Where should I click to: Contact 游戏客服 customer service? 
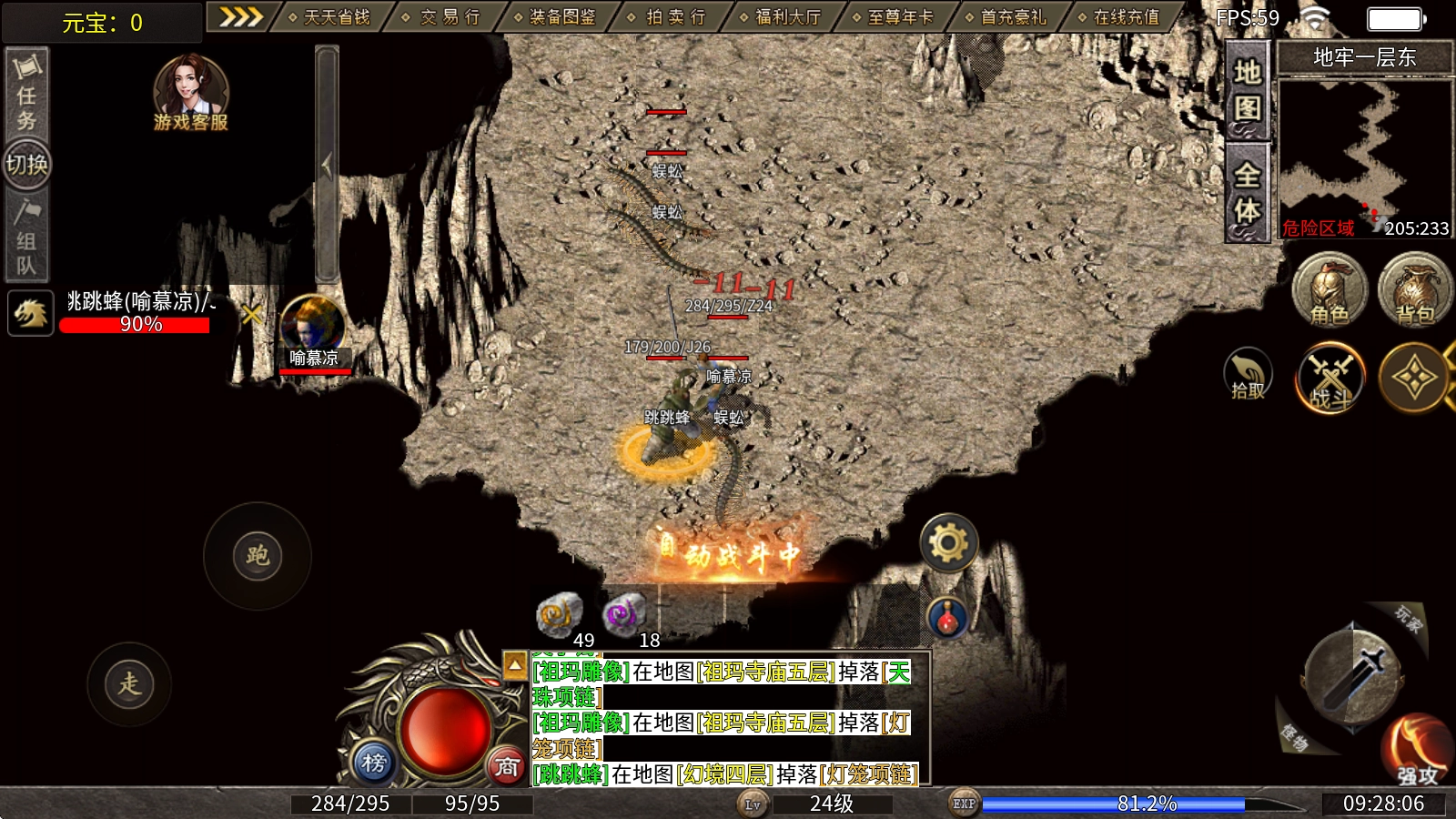click(190, 93)
